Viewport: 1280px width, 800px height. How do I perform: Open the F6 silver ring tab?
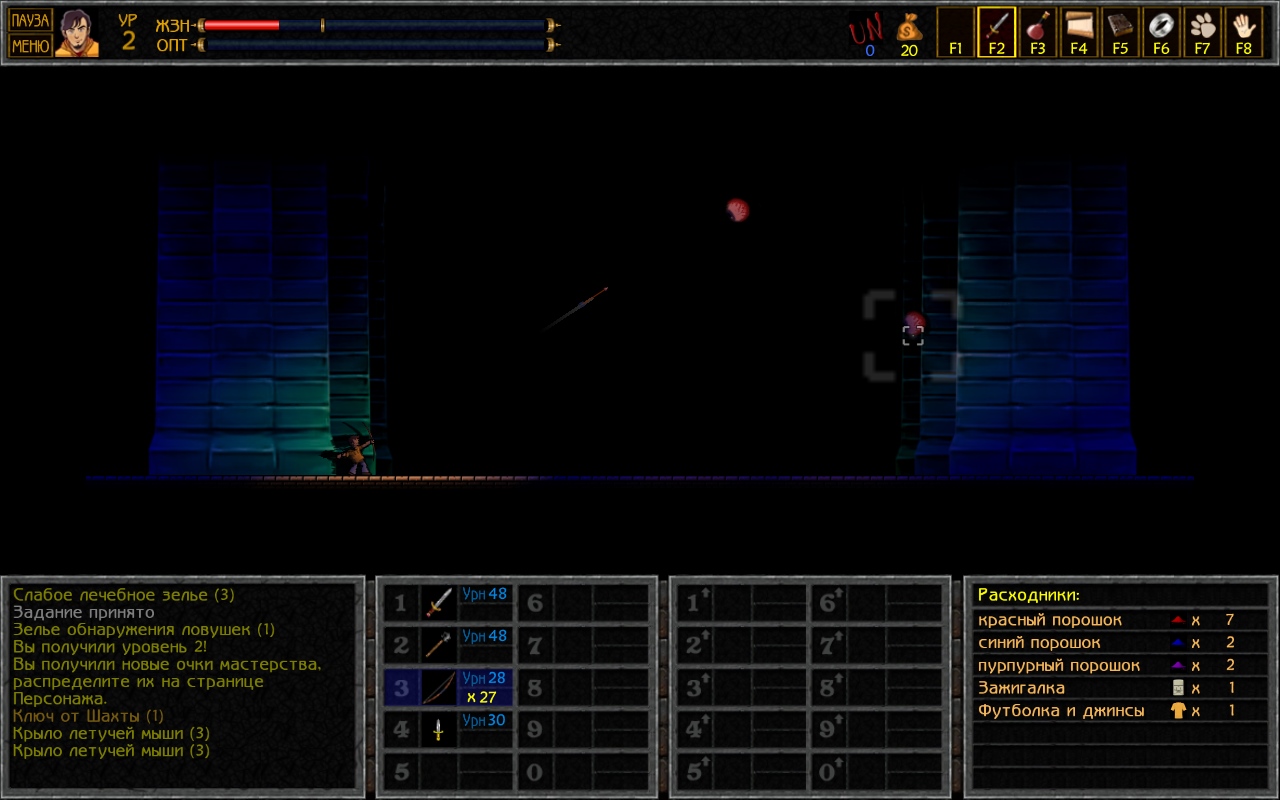coord(1161,32)
